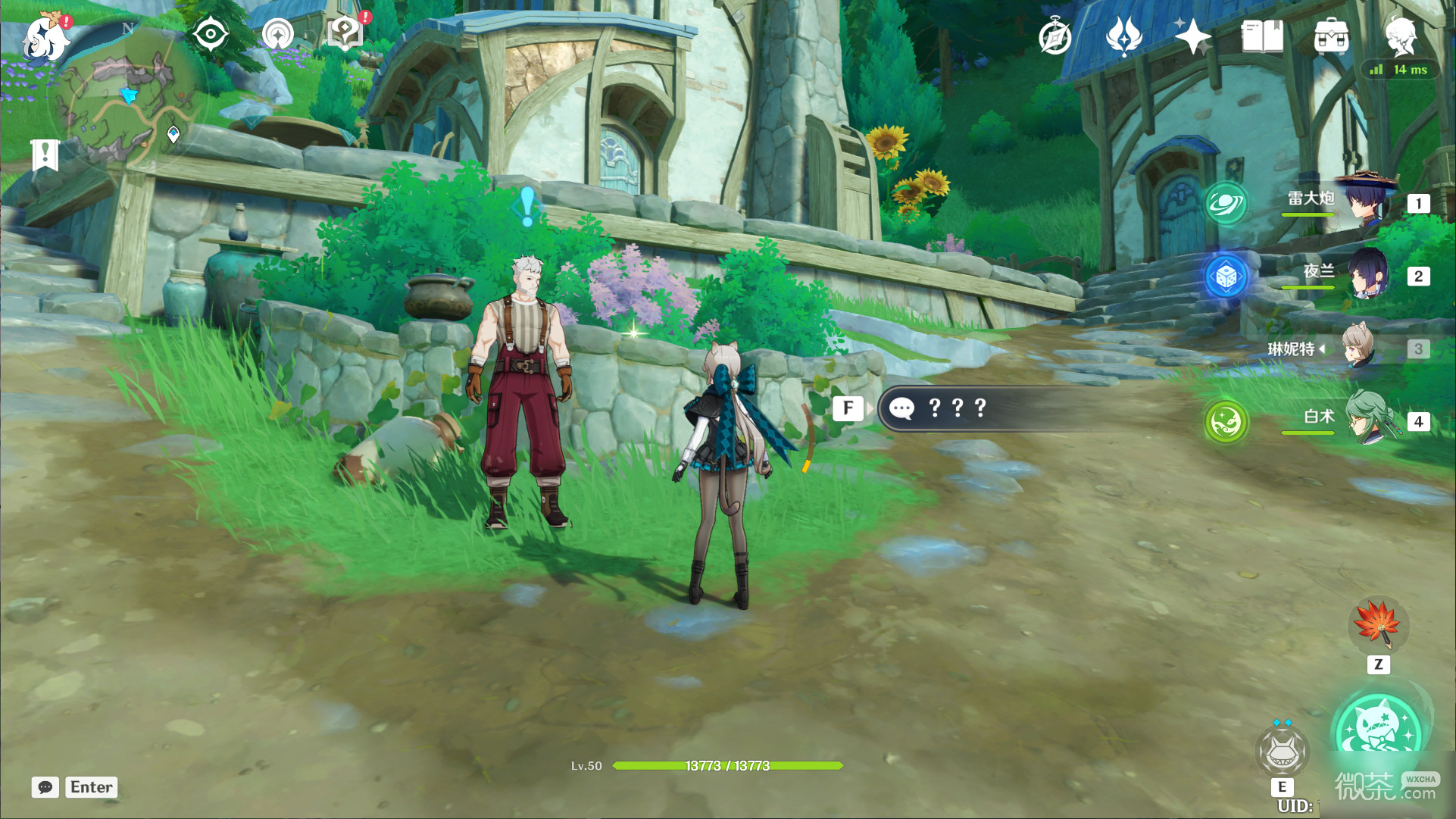Screen dimensions: 1456x819
Task: Open the character profile head icon
Action: 1400,36
